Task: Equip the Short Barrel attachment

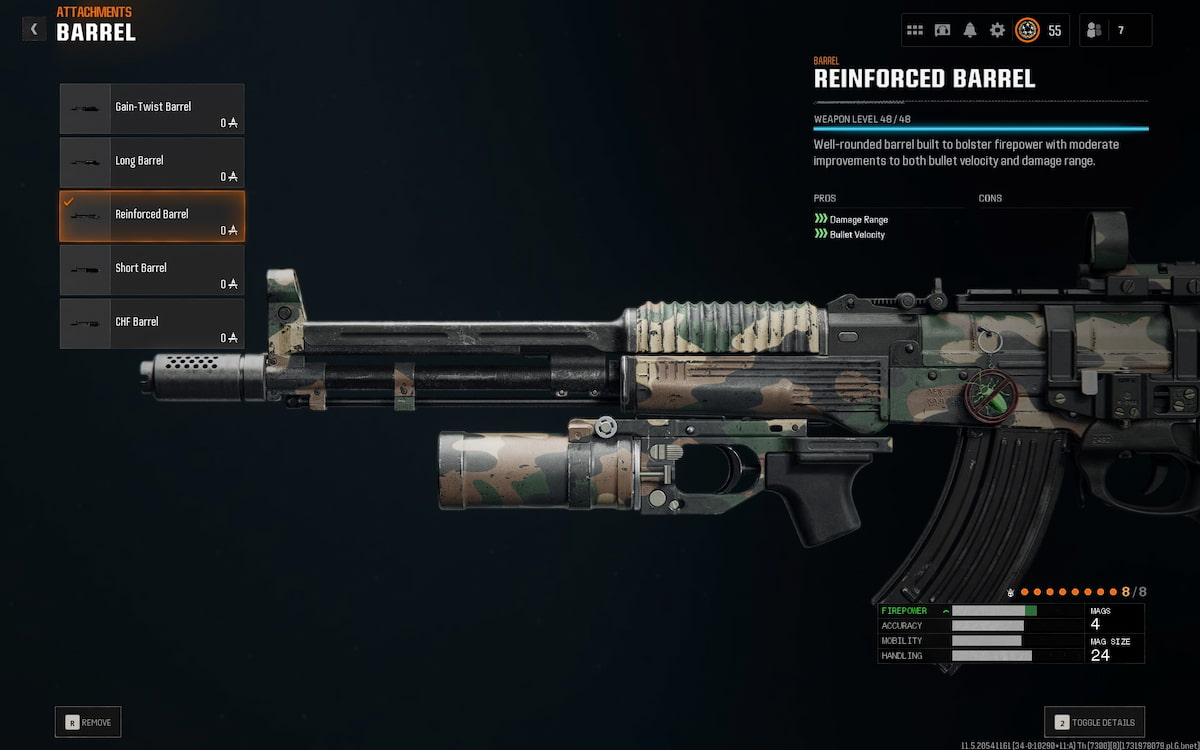Action: click(152, 270)
